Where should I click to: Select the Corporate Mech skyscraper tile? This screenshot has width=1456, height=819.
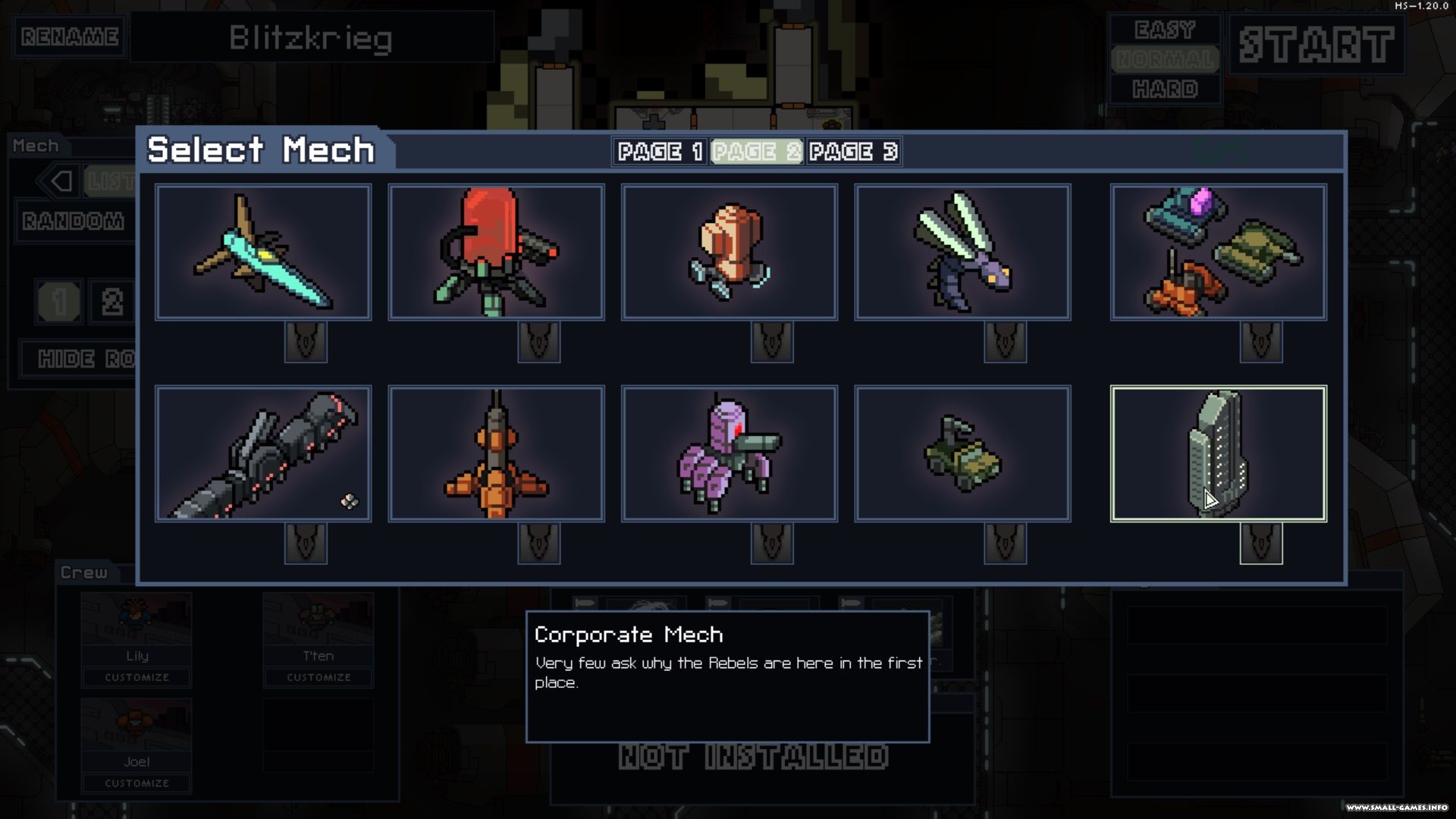click(x=1218, y=453)
